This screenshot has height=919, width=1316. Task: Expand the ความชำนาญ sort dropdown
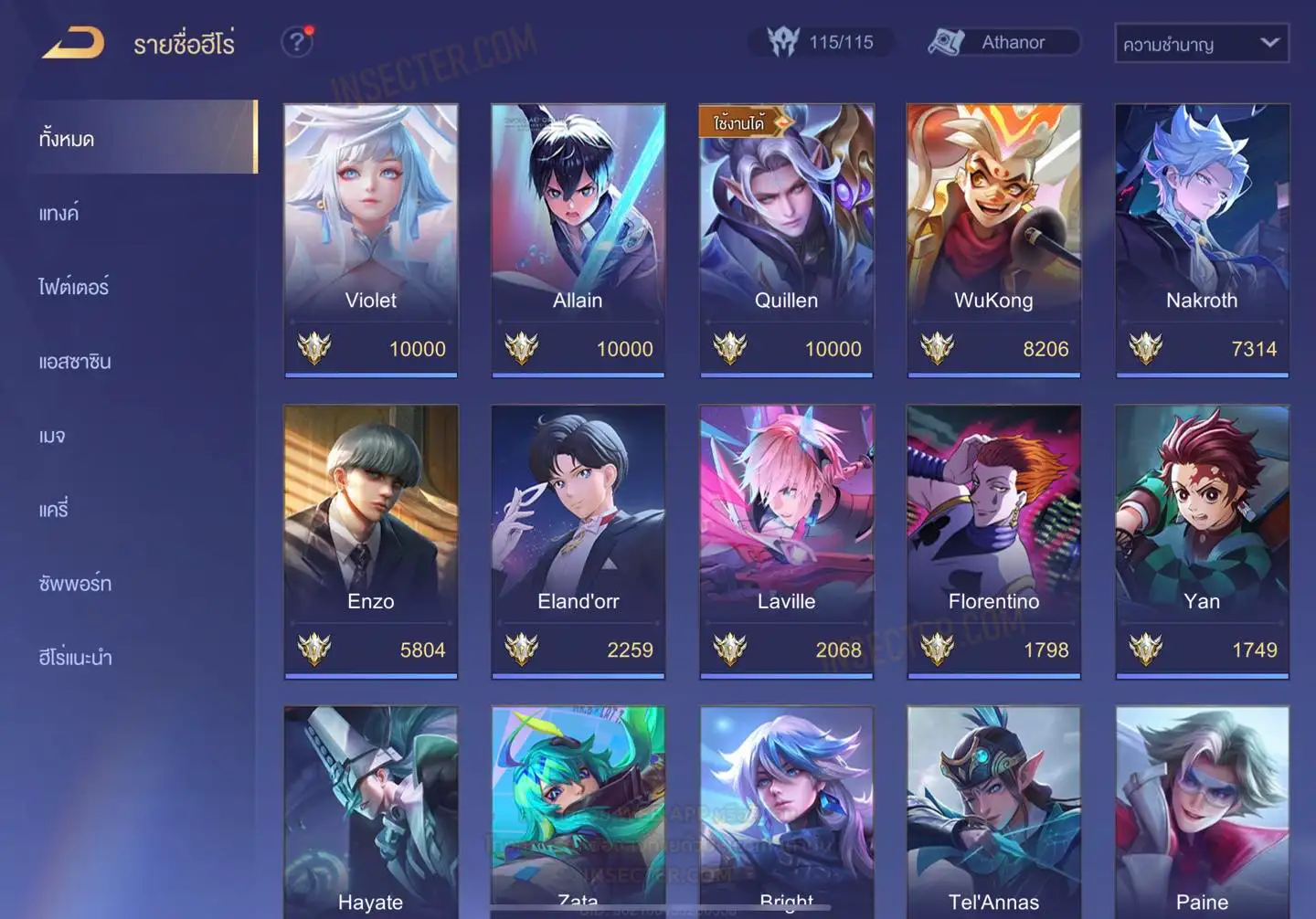click(x=1201, y=43)
